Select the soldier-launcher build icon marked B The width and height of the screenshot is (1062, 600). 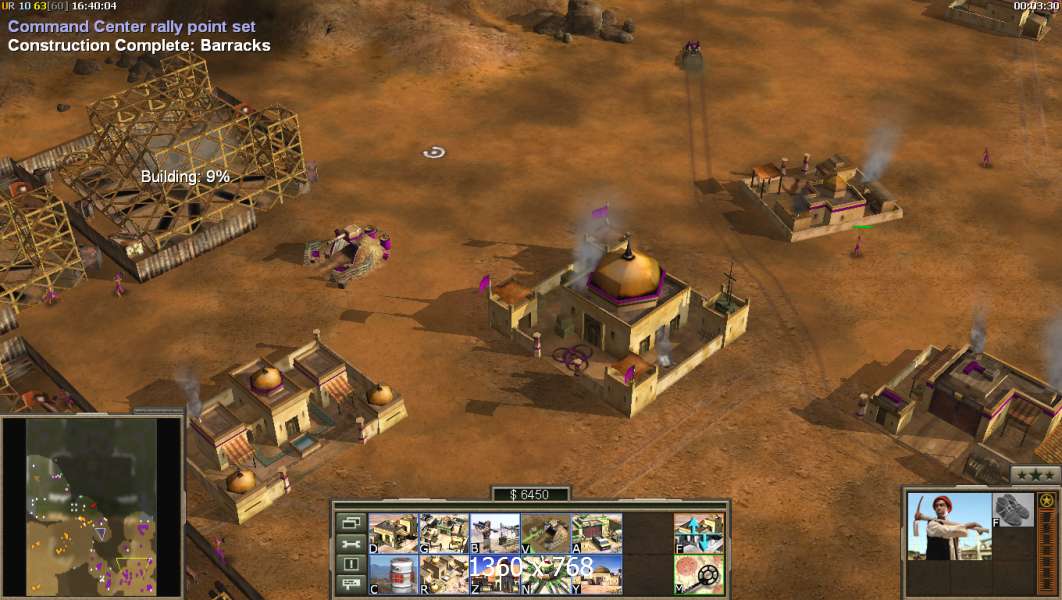click(x=495, y=533)
